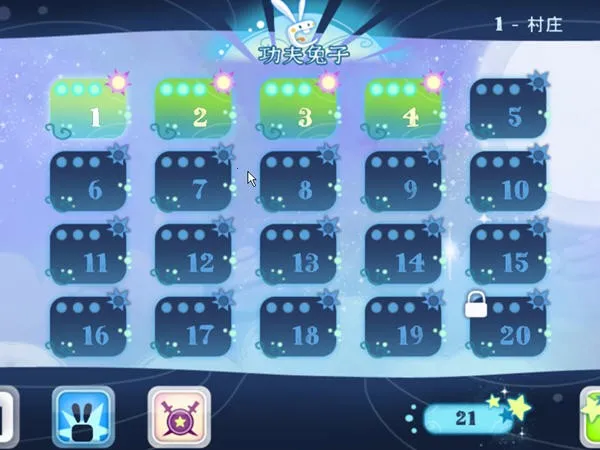Open the crossed swords star button
This screenshot has width=600, height=450.
179,416
